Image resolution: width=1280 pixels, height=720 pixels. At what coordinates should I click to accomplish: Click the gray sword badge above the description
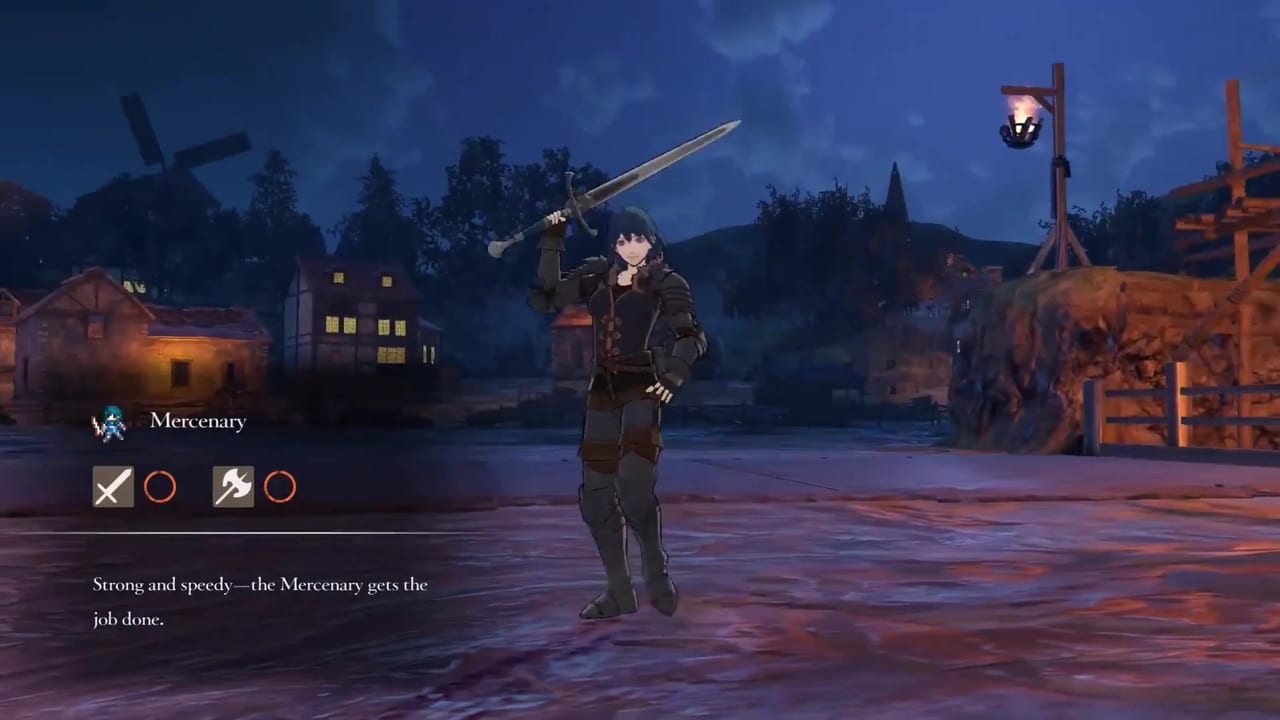[112, 487]
